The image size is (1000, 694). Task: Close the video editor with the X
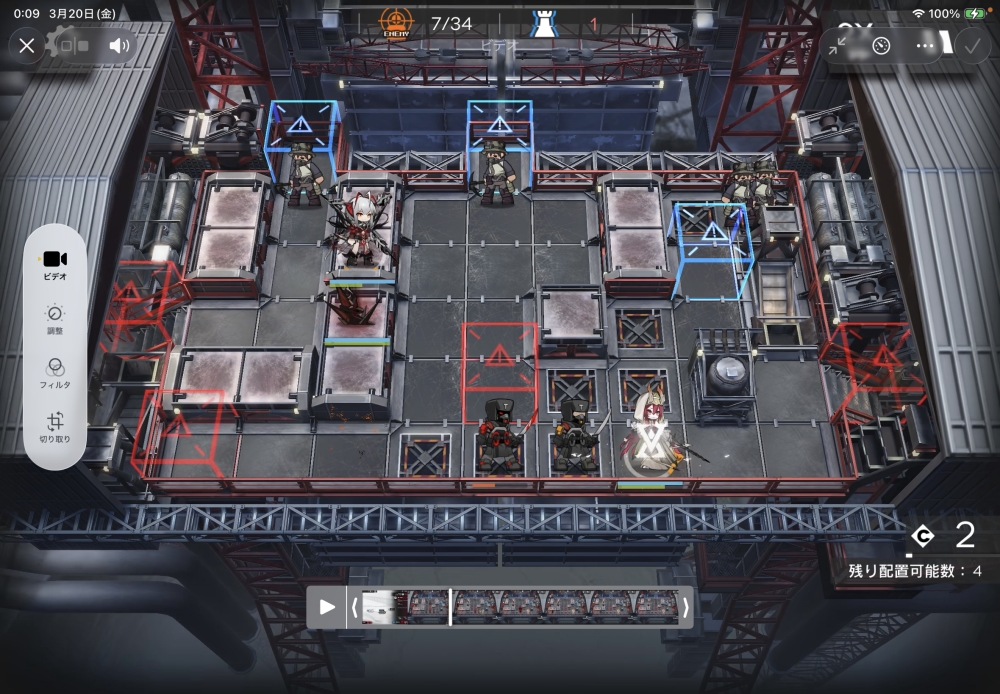coord(27,45)
